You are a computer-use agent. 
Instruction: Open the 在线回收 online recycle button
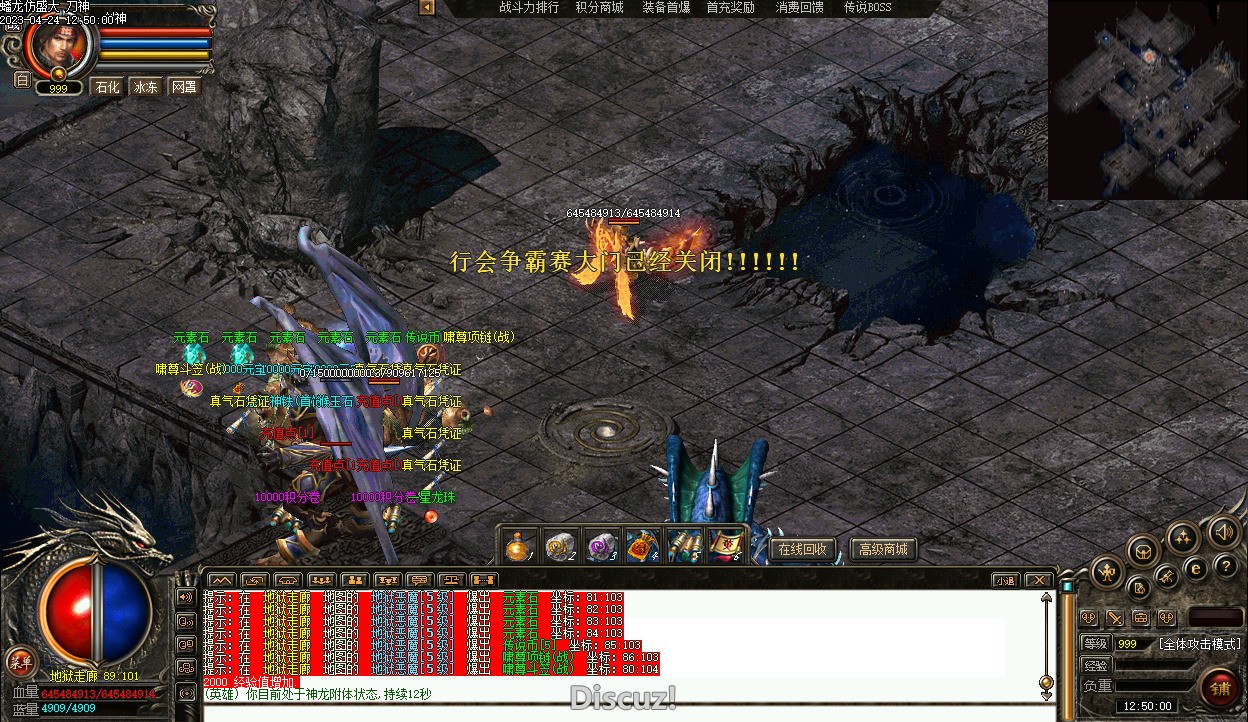pos(803,549)
